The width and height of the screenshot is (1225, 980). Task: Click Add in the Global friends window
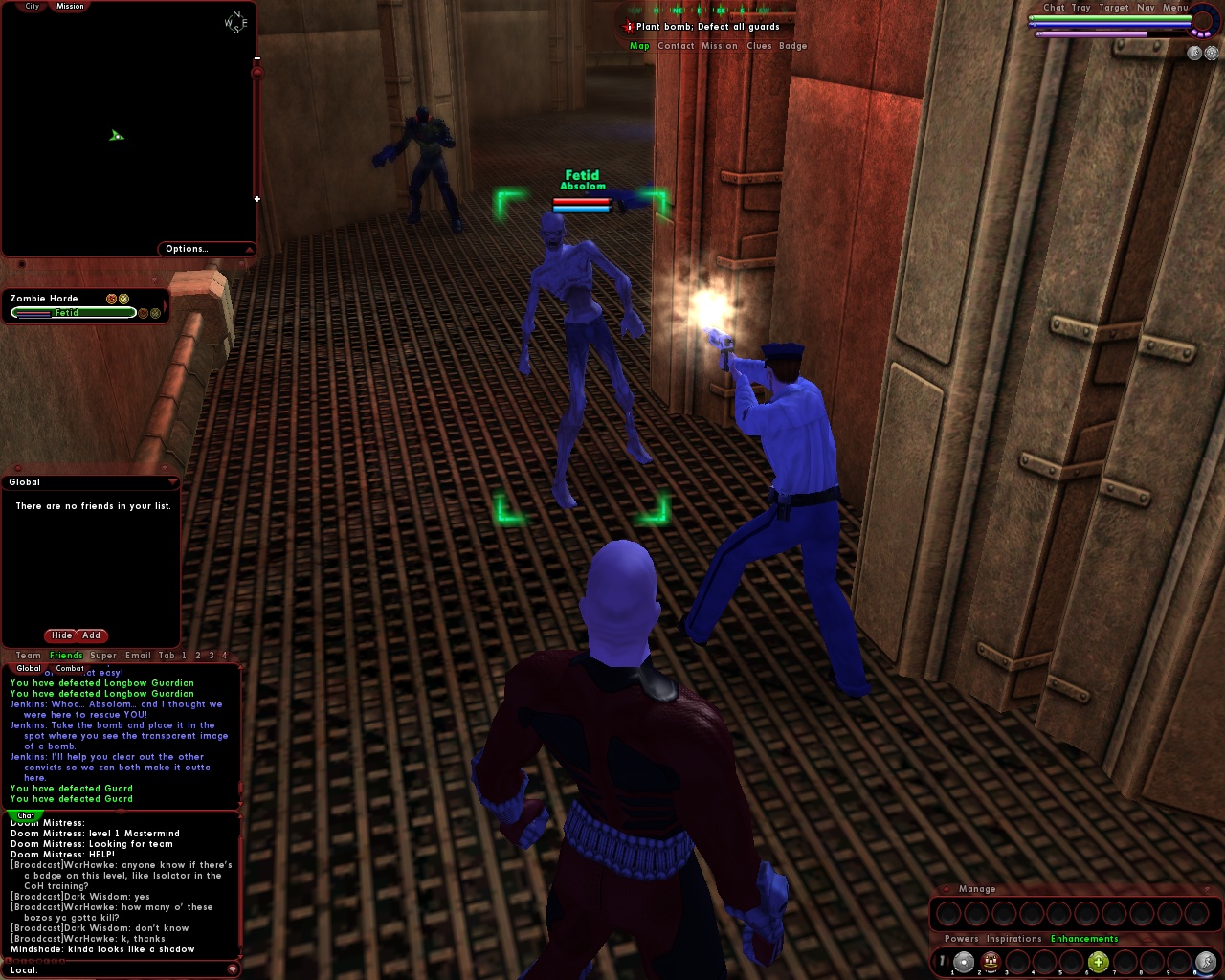pyautogui.click(x=91, y=635)
